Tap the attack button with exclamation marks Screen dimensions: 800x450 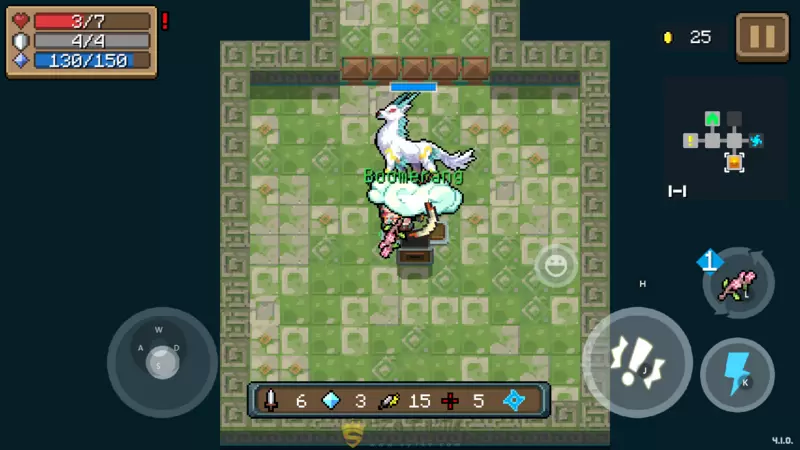pos(637,361)
